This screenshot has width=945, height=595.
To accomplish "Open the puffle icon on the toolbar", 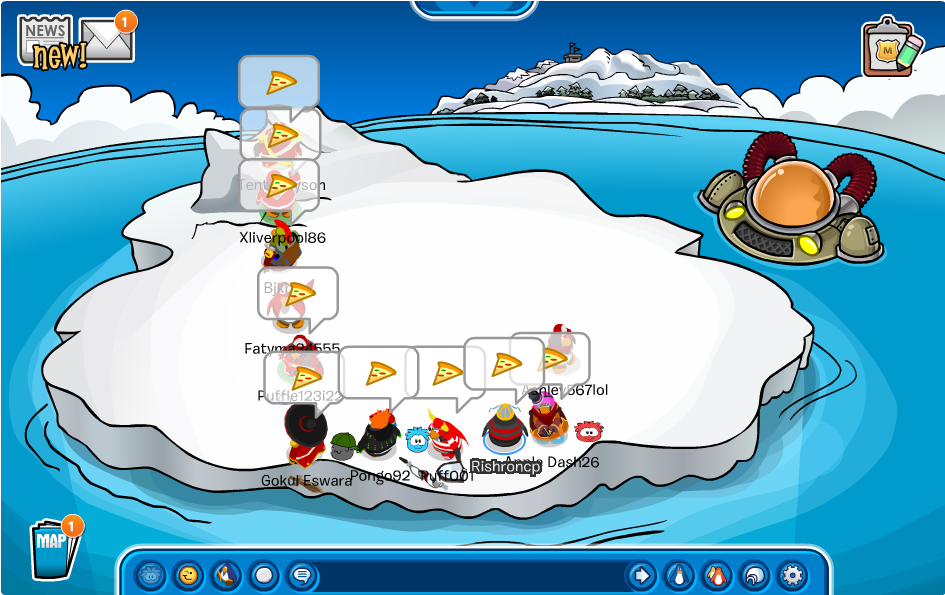I will point(150,575).
